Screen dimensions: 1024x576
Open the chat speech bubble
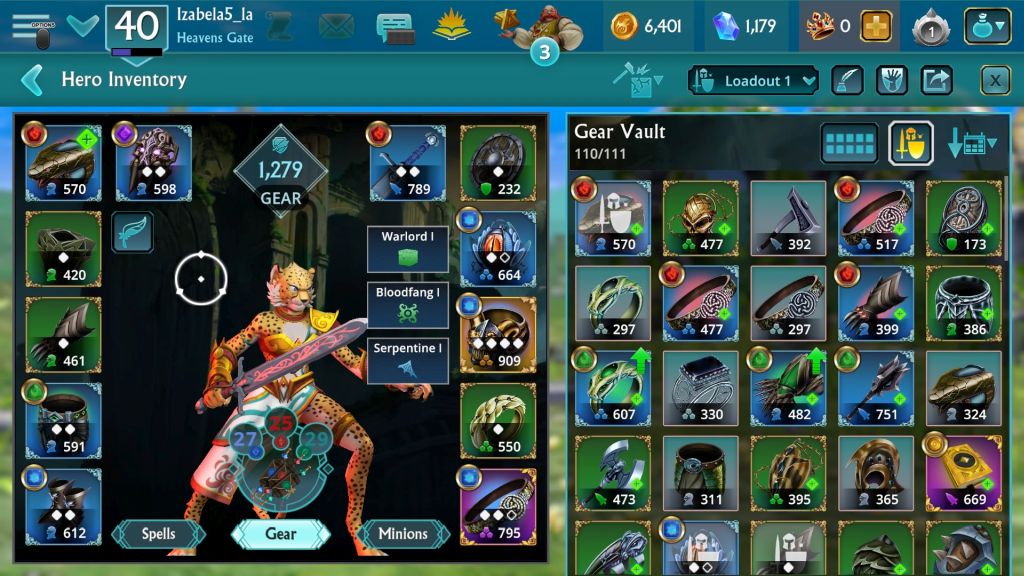pos(395,27)
